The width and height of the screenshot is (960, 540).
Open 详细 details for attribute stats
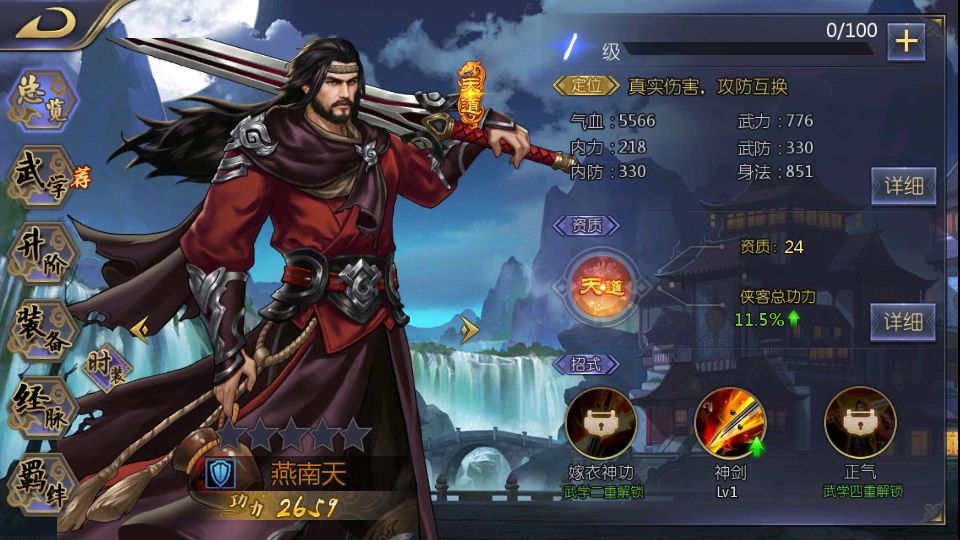903,185
